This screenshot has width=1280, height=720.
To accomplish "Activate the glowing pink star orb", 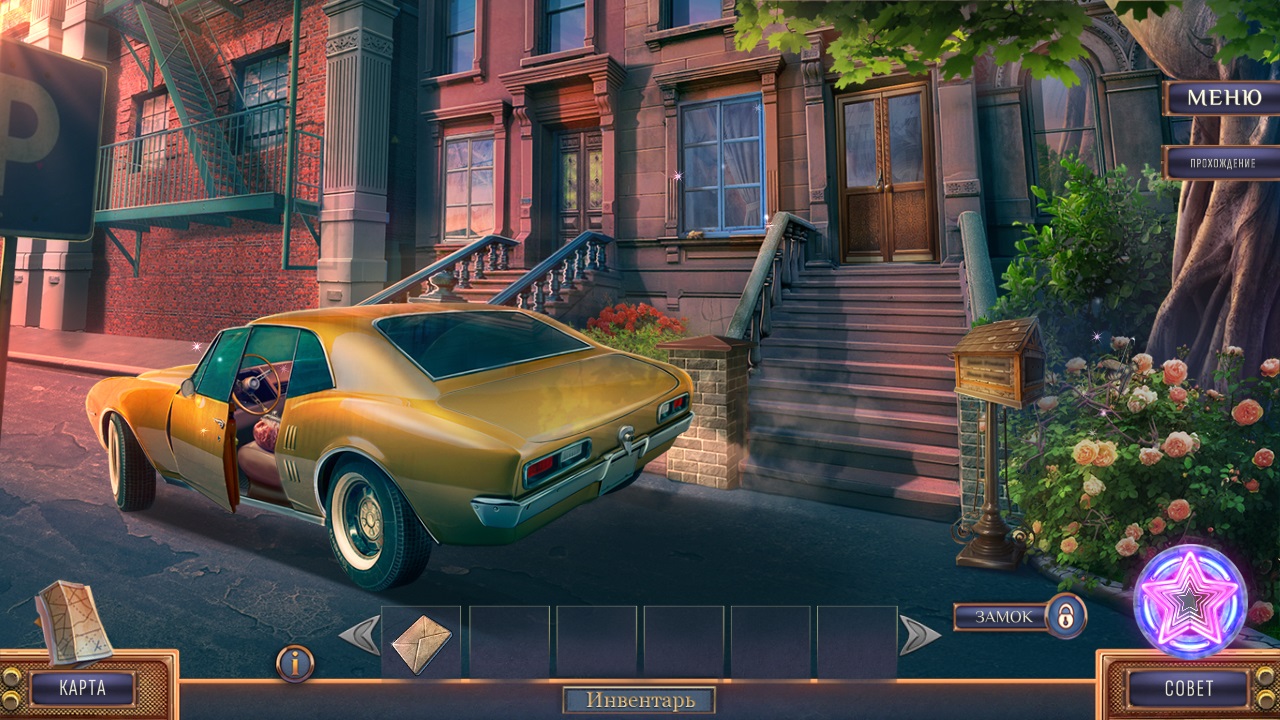I will point(1190,601).
